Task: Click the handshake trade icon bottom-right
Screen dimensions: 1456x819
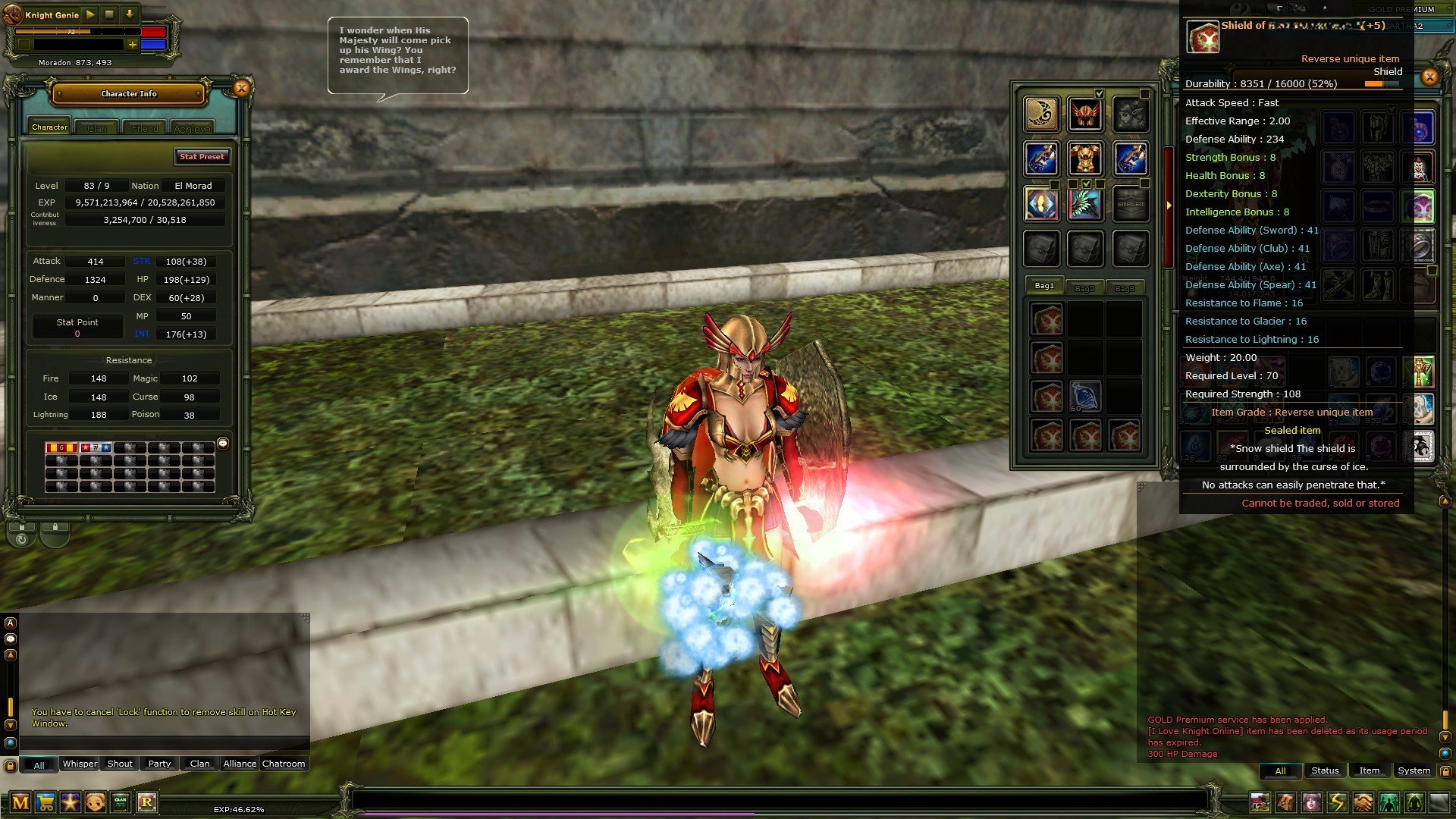Action: coord(1362,802)
